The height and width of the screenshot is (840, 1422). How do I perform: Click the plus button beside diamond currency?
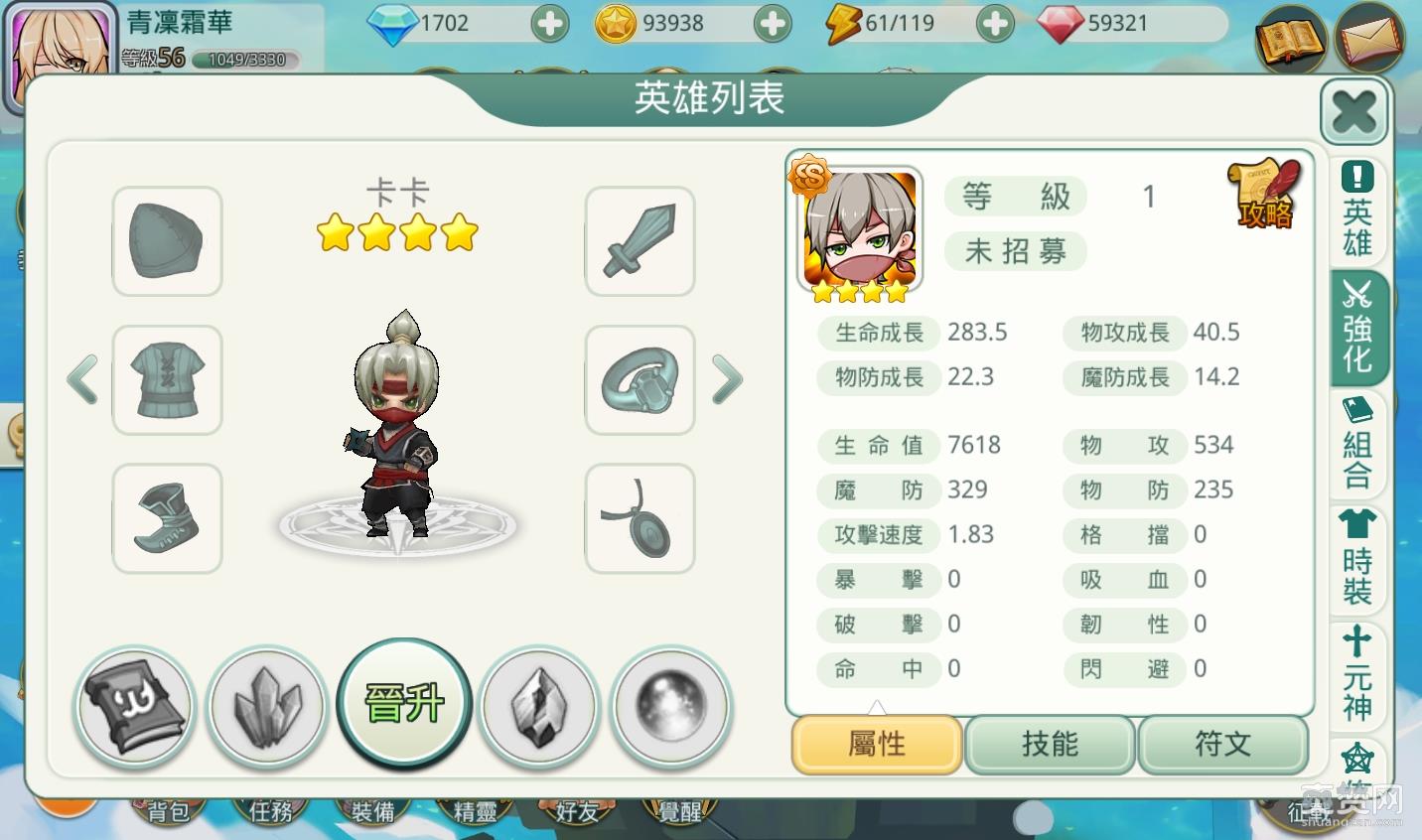550,22
